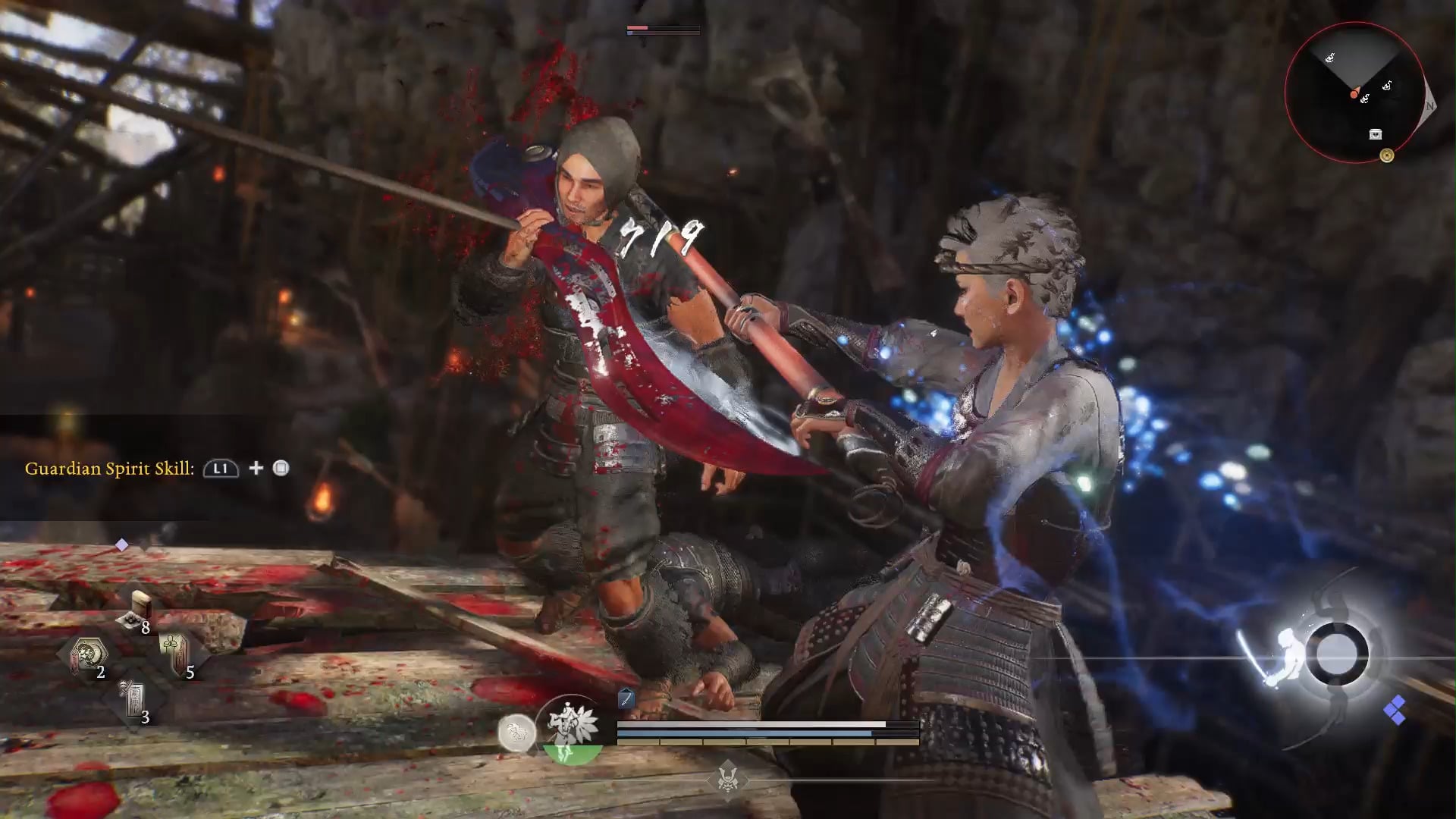Select the enemy marker dot on the minimap
The image size is (1456, 819).
point(1354,94)
